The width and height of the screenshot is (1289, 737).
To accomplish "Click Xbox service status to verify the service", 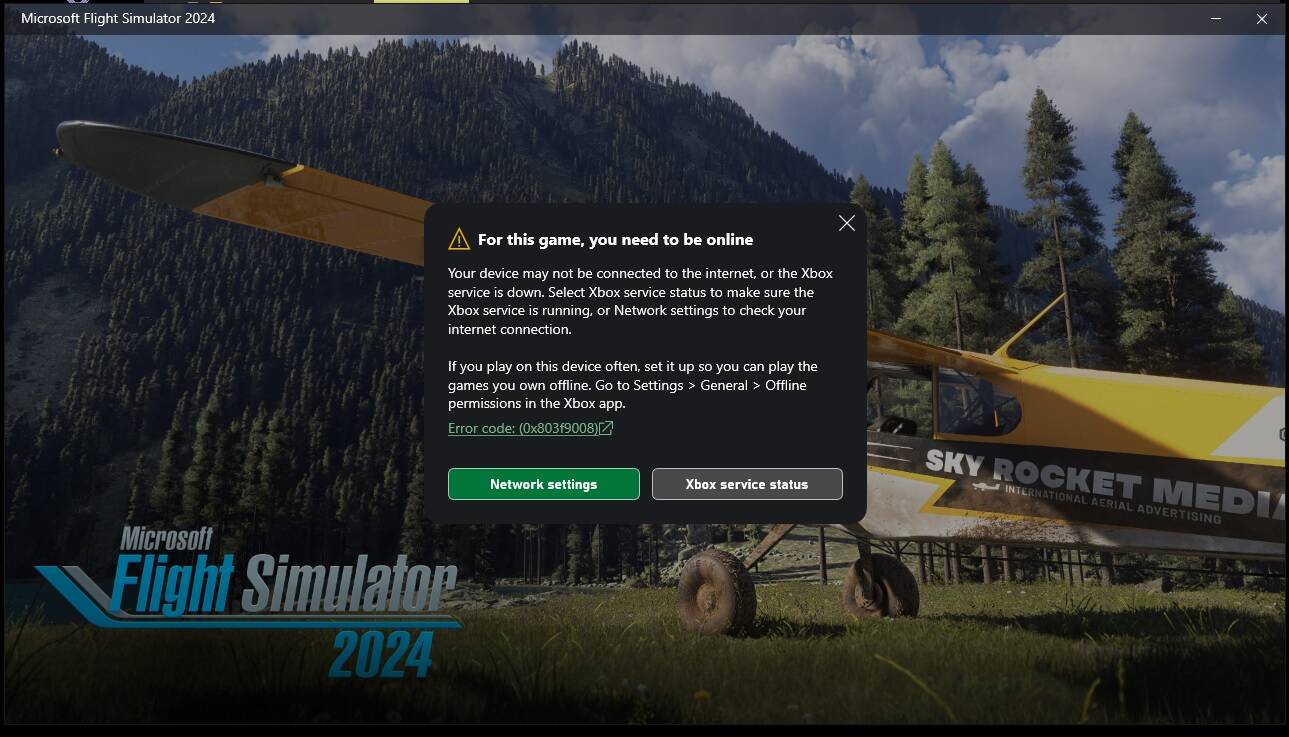I will pyautogui.click(x=746, y=484).
